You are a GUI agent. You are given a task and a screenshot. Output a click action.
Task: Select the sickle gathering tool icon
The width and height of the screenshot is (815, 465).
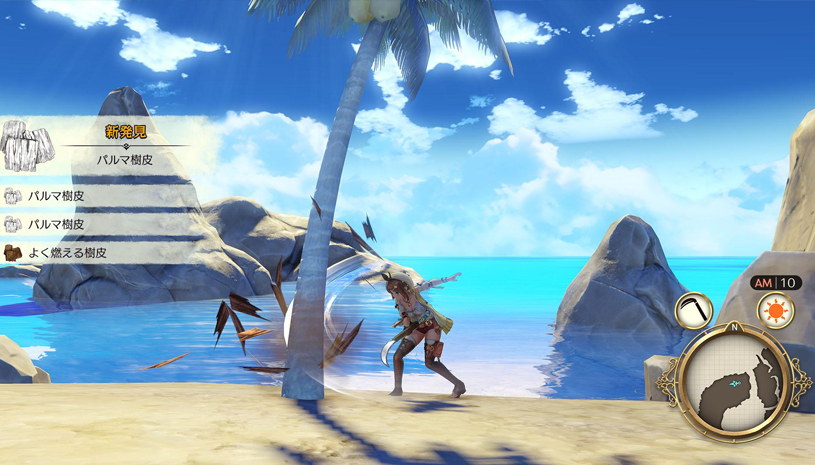click(x=693, y=311)
